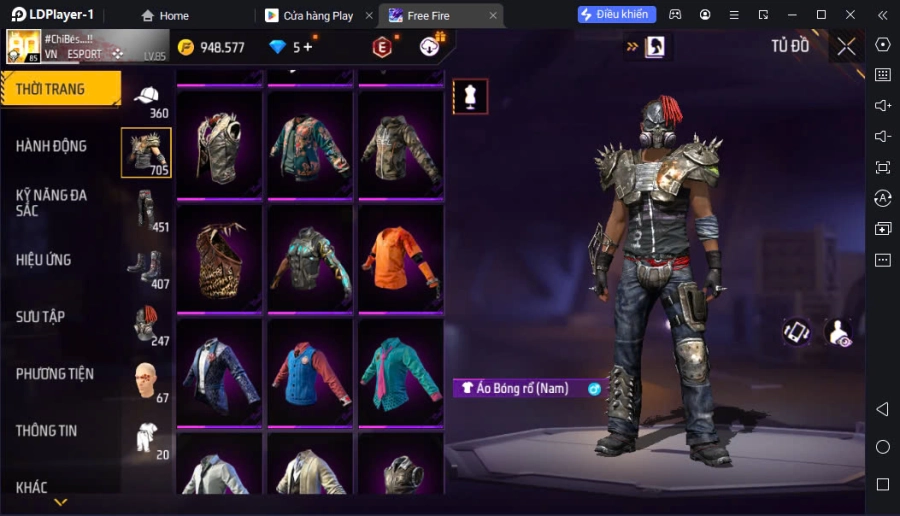The width and height of the screenshot is (900, 516).
Task: Open the PHƯƠNG TIỆN category
Action: pos(55,374)
